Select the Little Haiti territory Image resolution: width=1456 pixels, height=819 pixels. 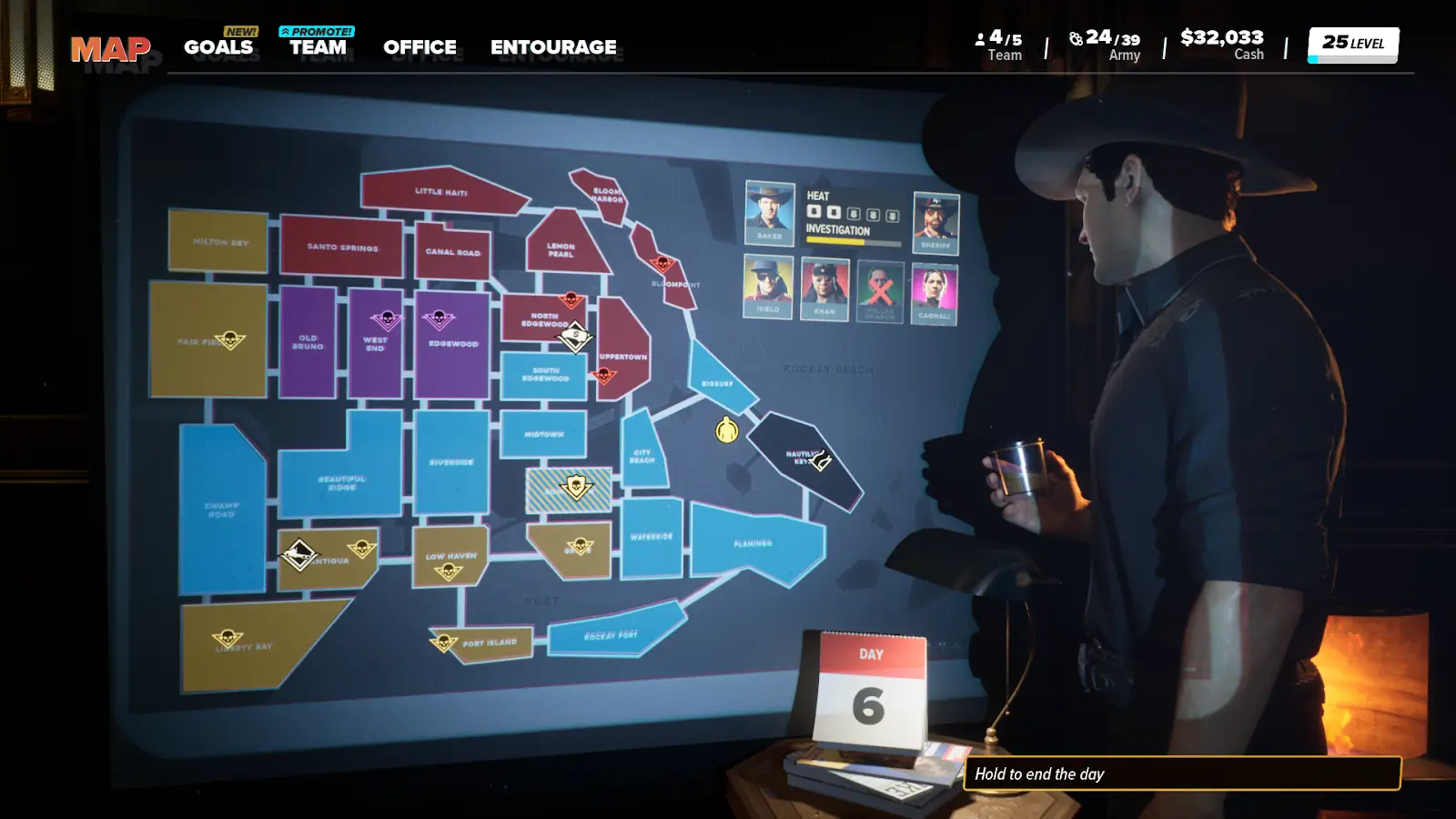click(x=441, y=192)
